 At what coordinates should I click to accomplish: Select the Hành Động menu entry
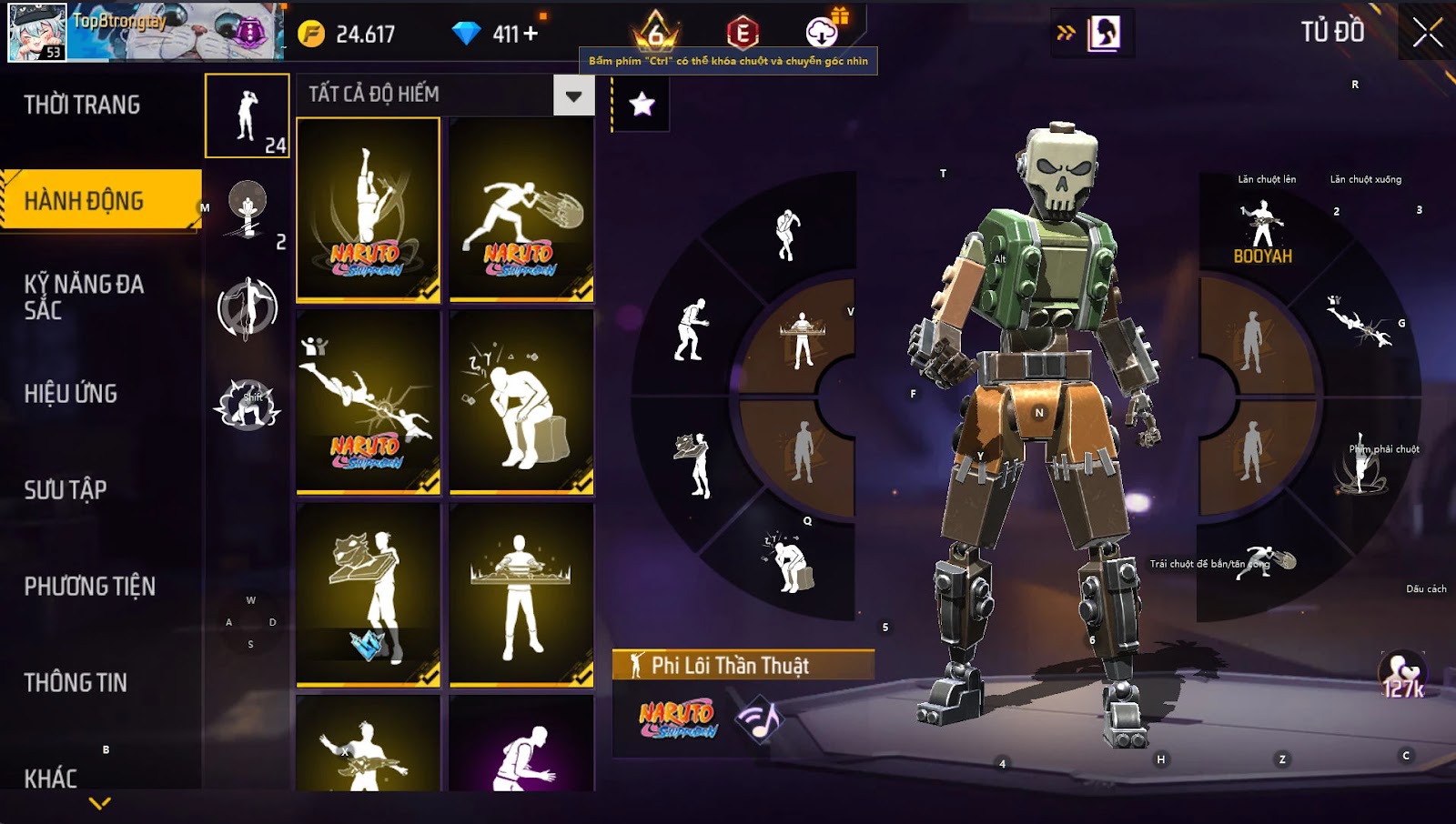coord(84,201)
